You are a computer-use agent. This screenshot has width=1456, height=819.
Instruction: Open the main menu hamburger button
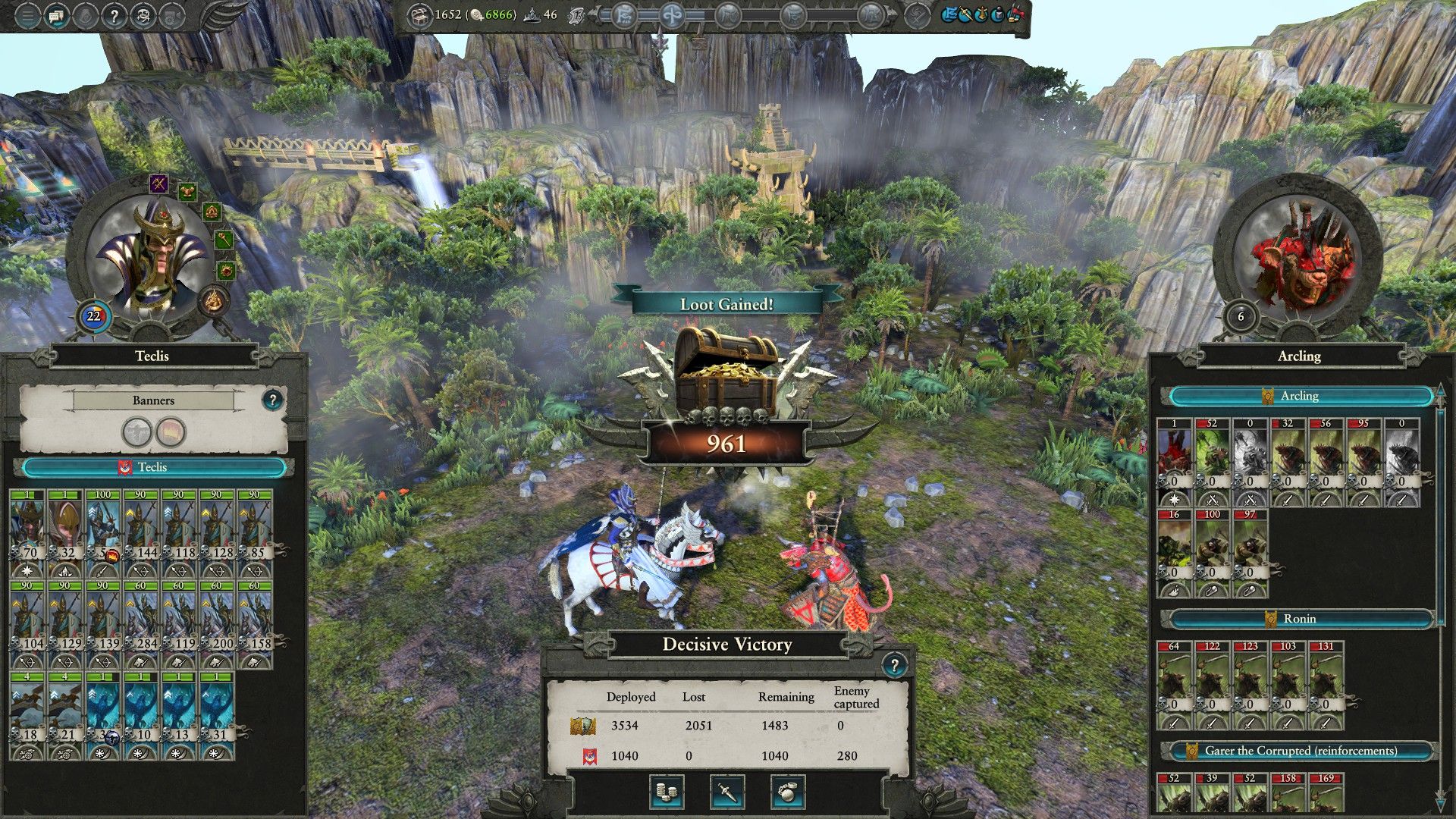click(27, 16)
